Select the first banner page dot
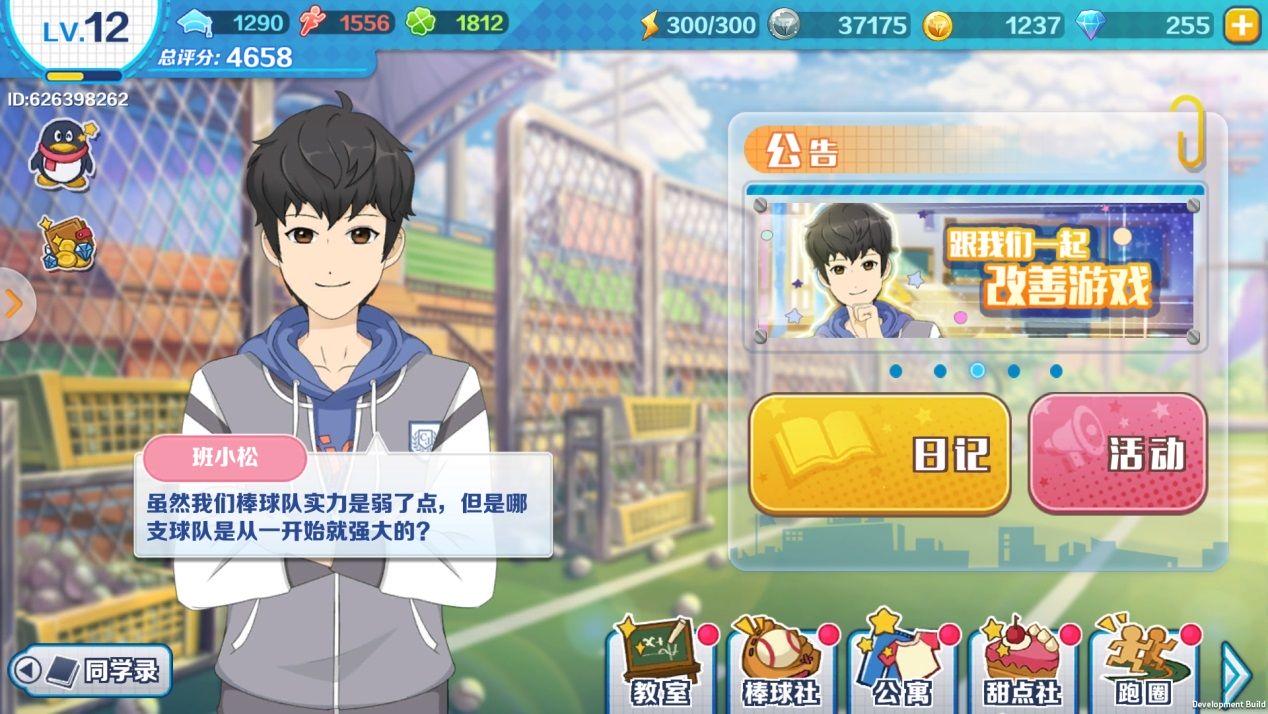 [896, 371]
